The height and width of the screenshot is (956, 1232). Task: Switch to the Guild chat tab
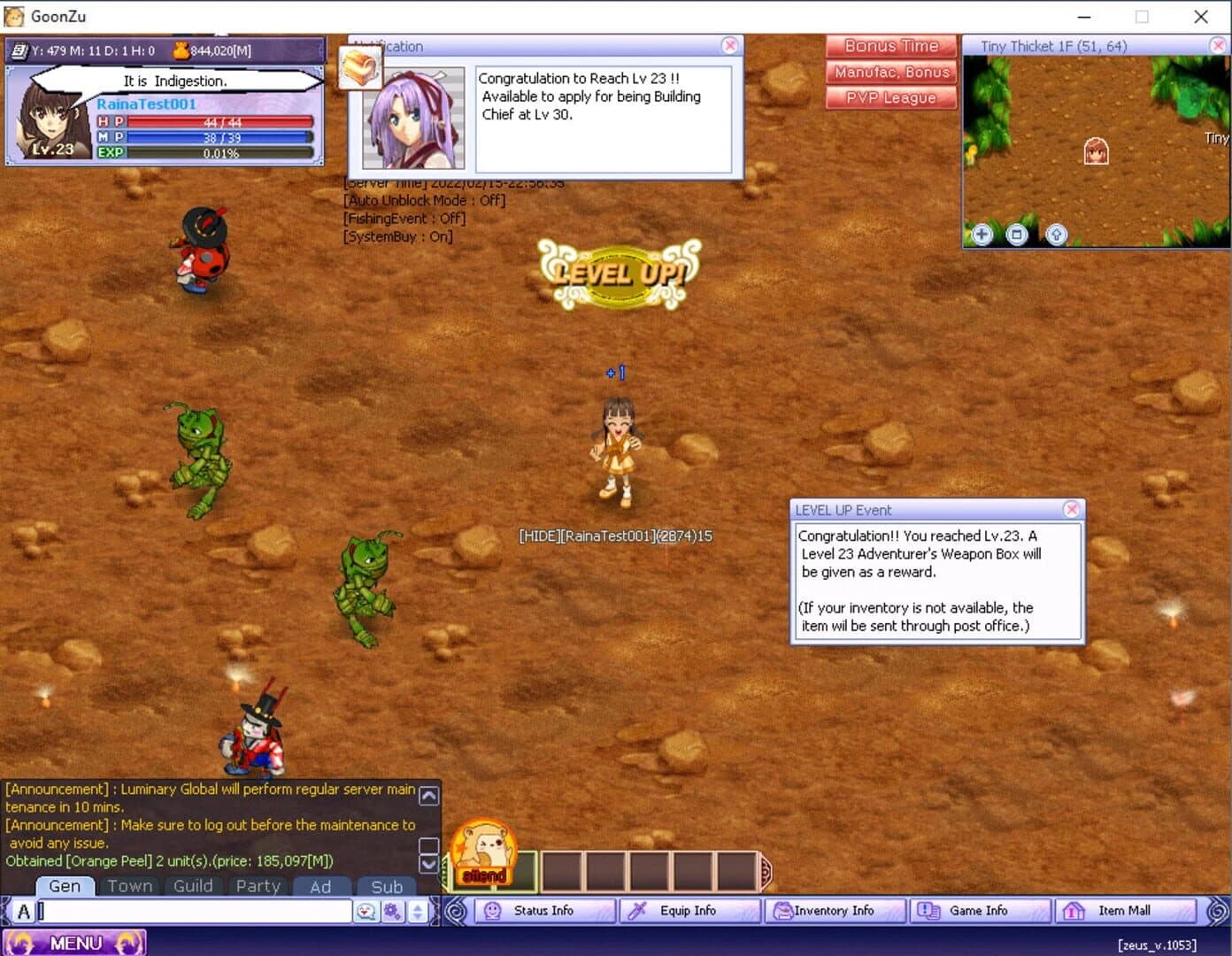[193, 886]
